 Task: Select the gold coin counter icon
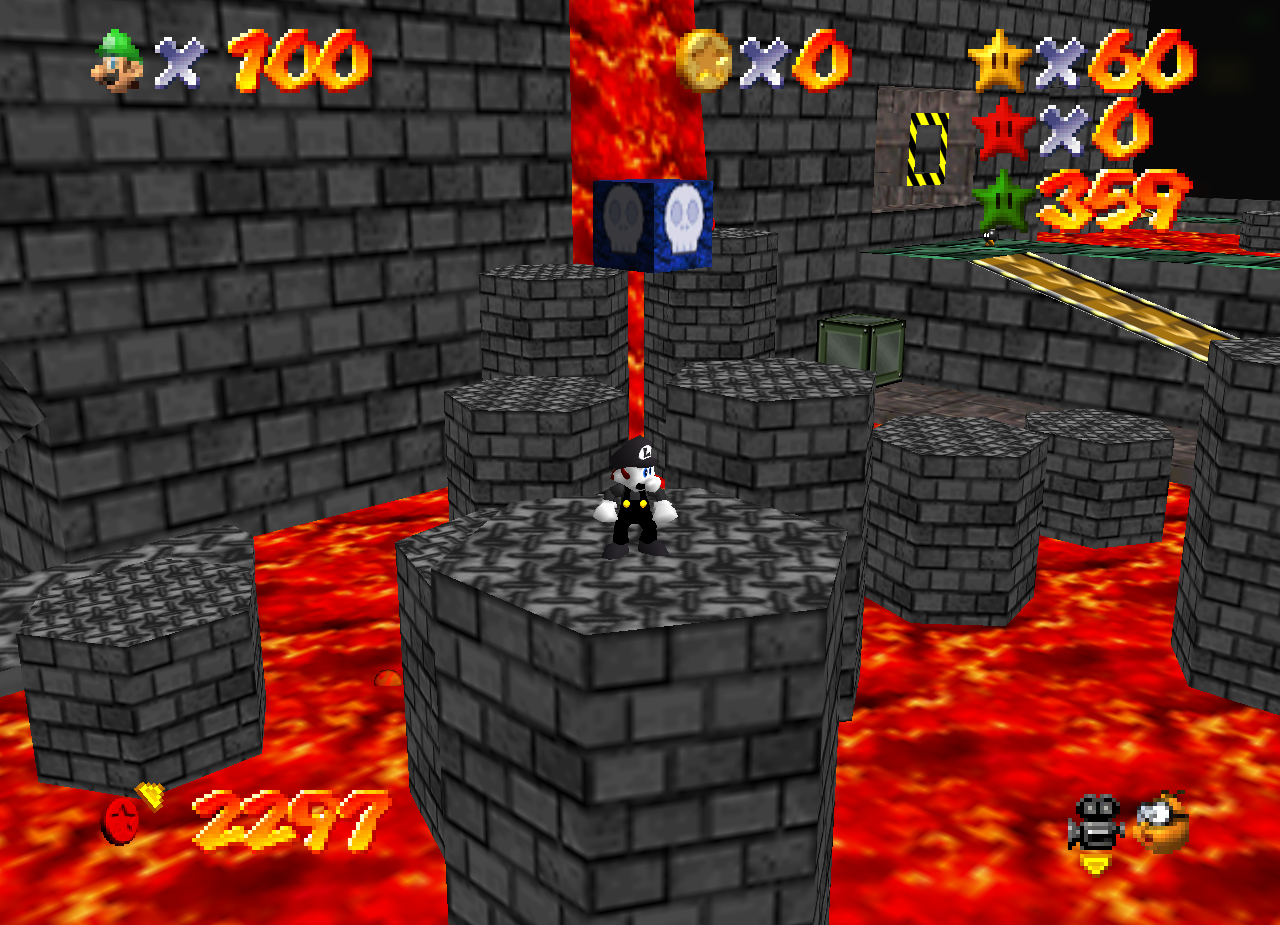(x=702, y=61)
